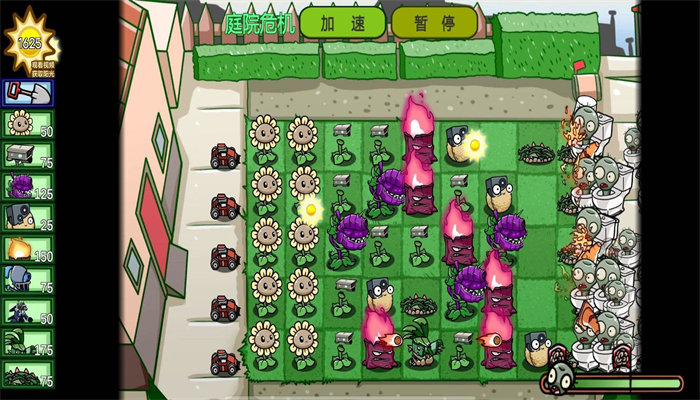Select the flaming Torchwood seed card
This screenshot has height=400, width=700.
tap(27, 249)
